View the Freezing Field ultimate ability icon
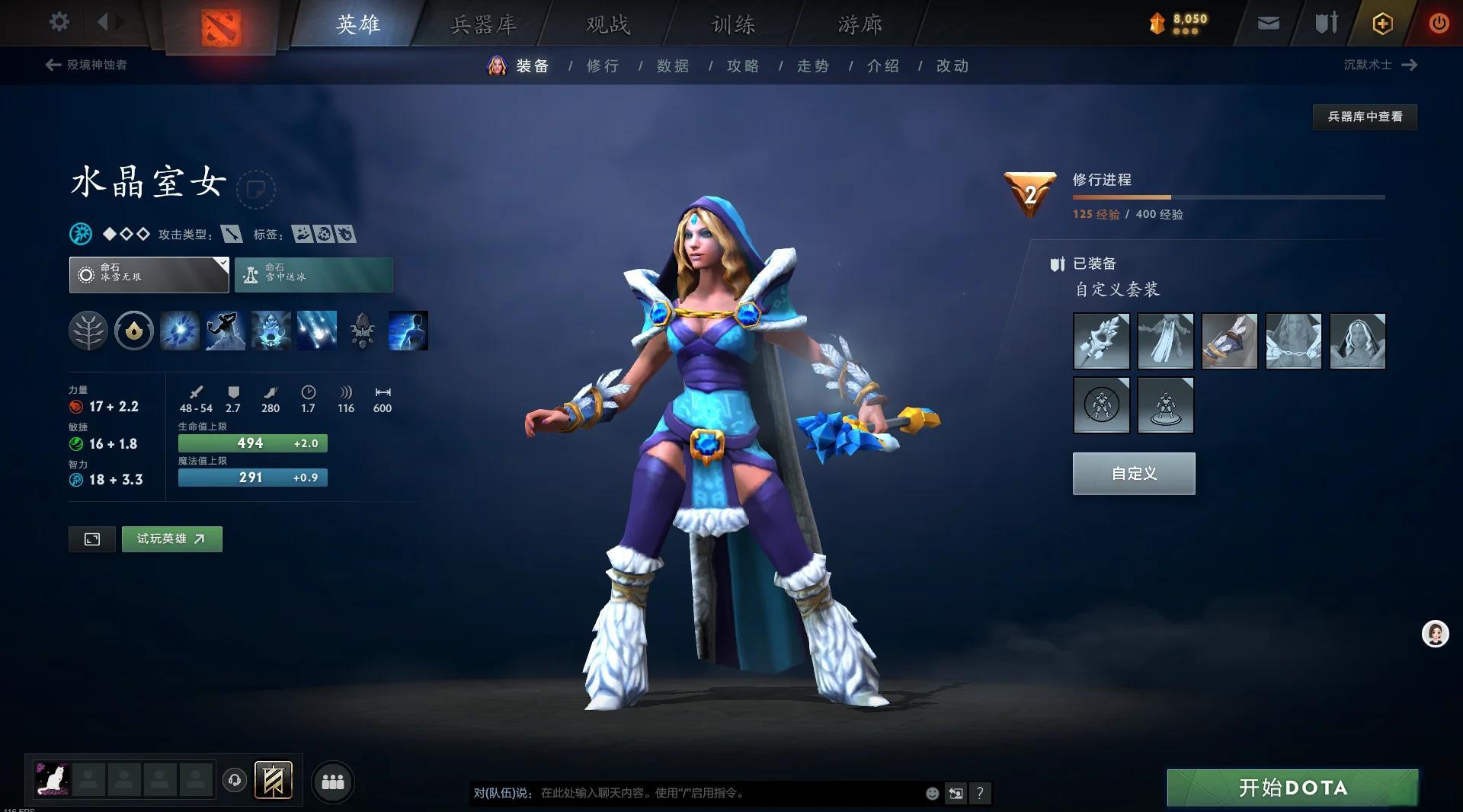The image size is (1463, 812). tap(317, 330)
